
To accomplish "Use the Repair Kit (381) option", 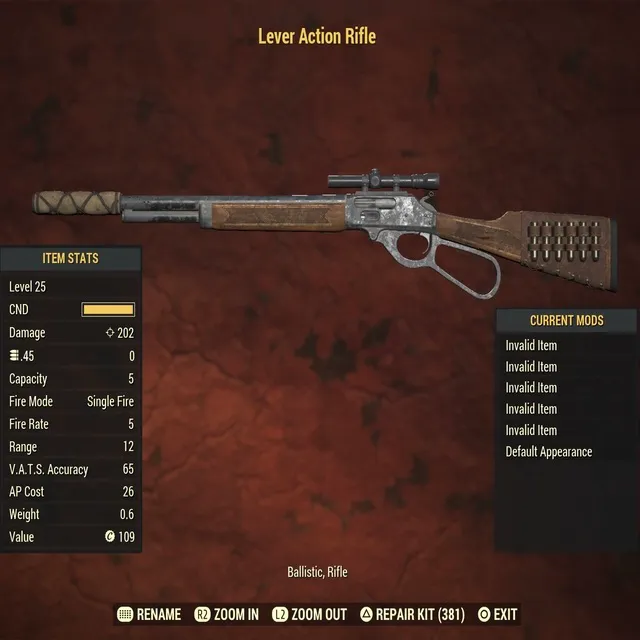I will click(411, 614).
